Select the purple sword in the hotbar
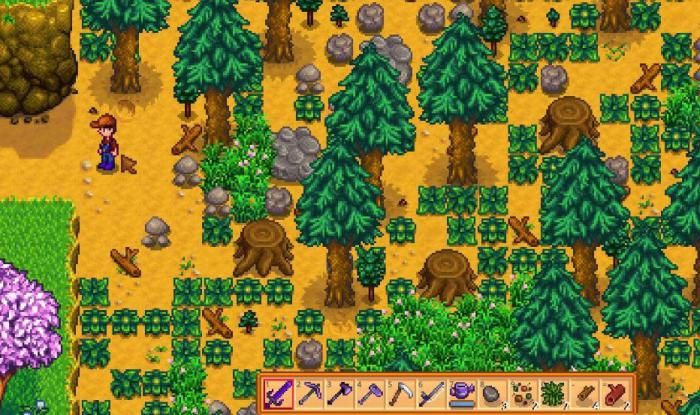The image size is (700, 415). click(278, 393)
